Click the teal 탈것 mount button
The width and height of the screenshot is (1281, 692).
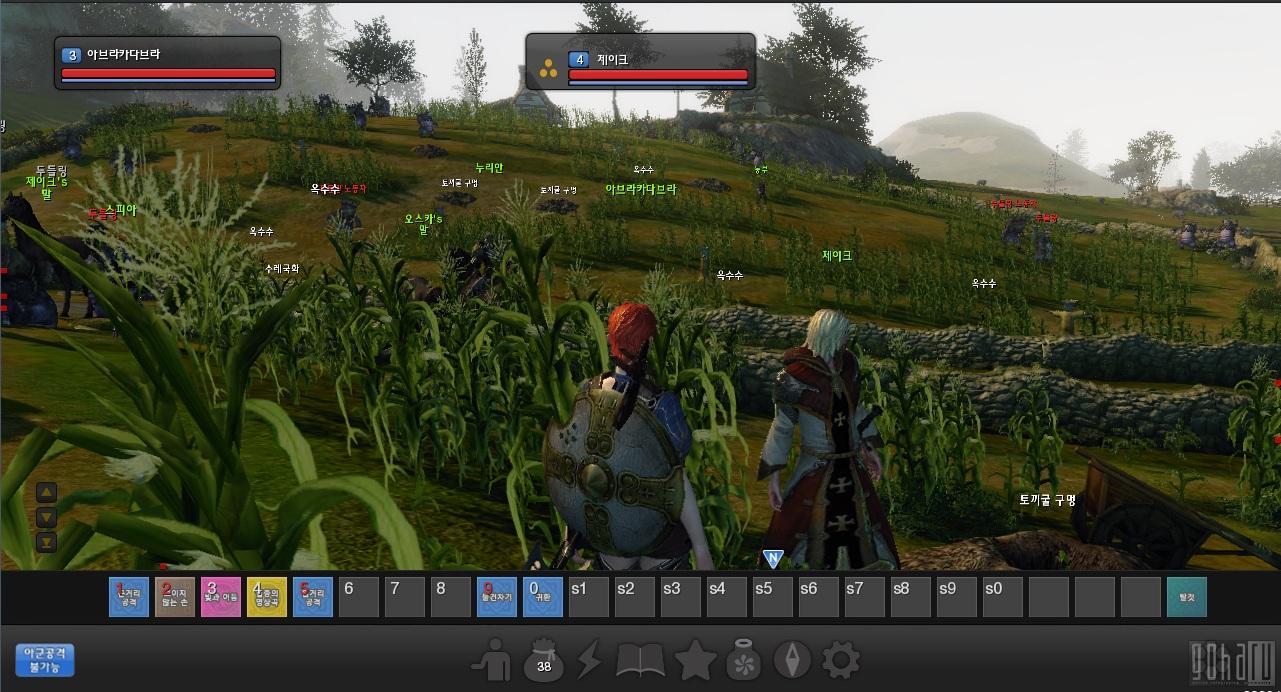[1186, 597]
